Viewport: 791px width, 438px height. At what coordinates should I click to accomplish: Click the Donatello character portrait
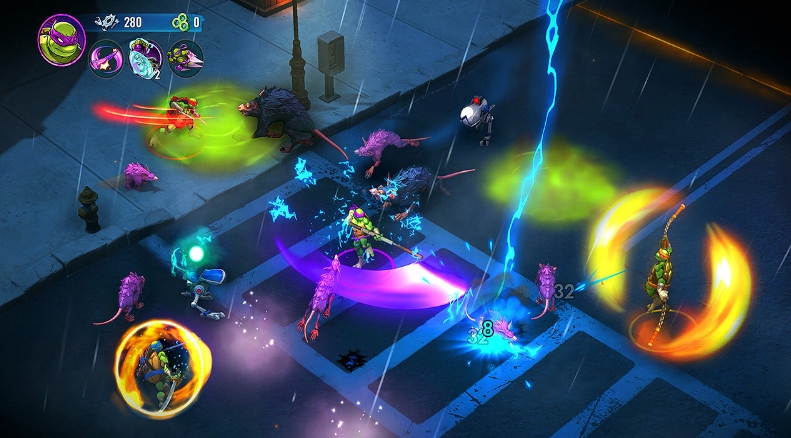[x=60, y=38]
